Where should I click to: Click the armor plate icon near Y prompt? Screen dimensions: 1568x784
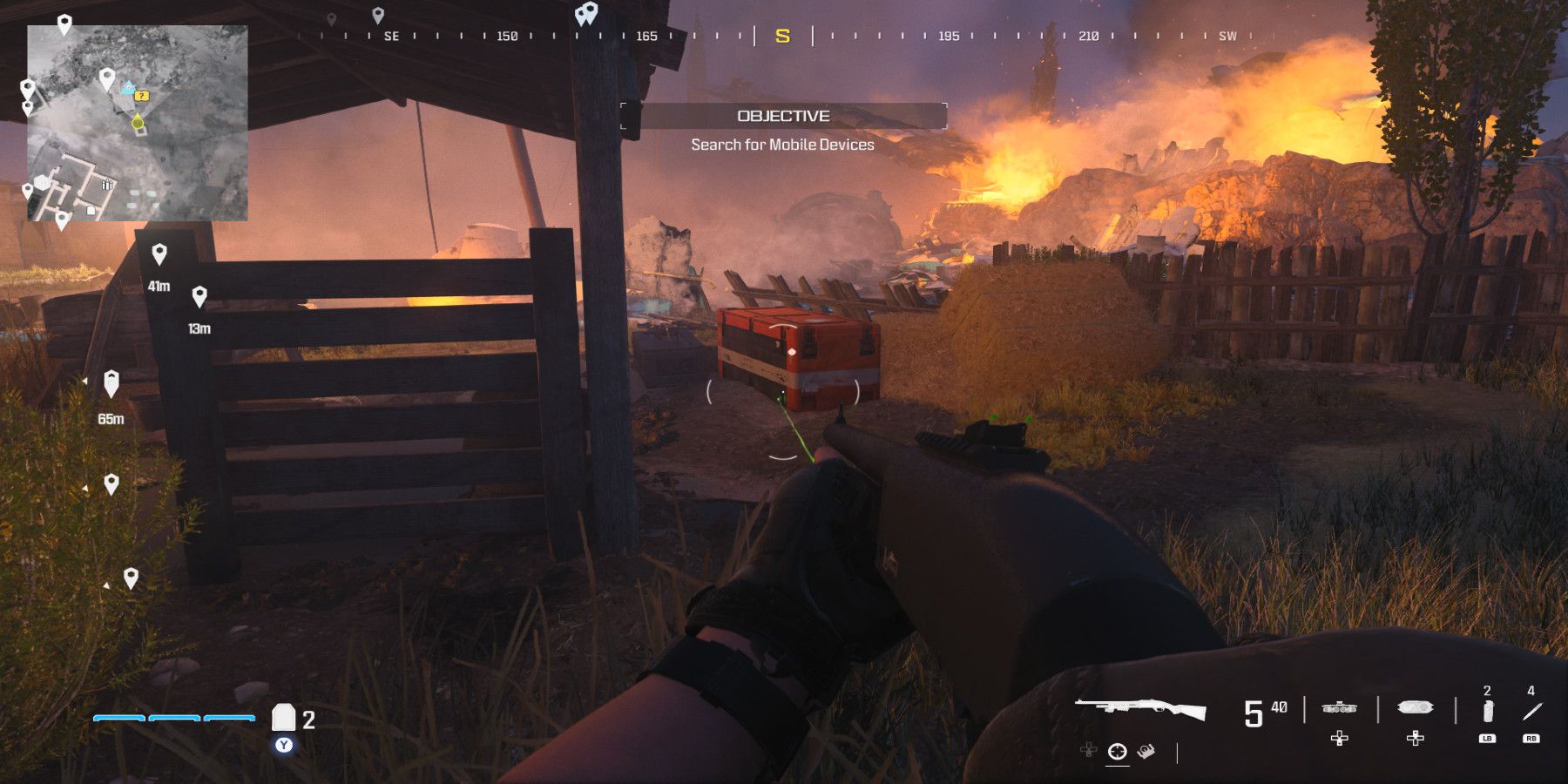[x=285, y=717]
